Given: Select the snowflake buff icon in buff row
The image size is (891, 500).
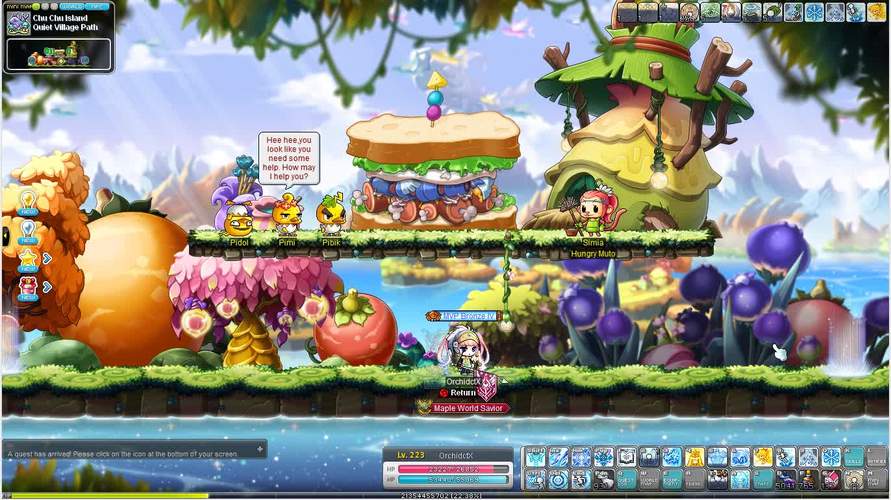Looking at the screenshot, I should click(812, 12).
